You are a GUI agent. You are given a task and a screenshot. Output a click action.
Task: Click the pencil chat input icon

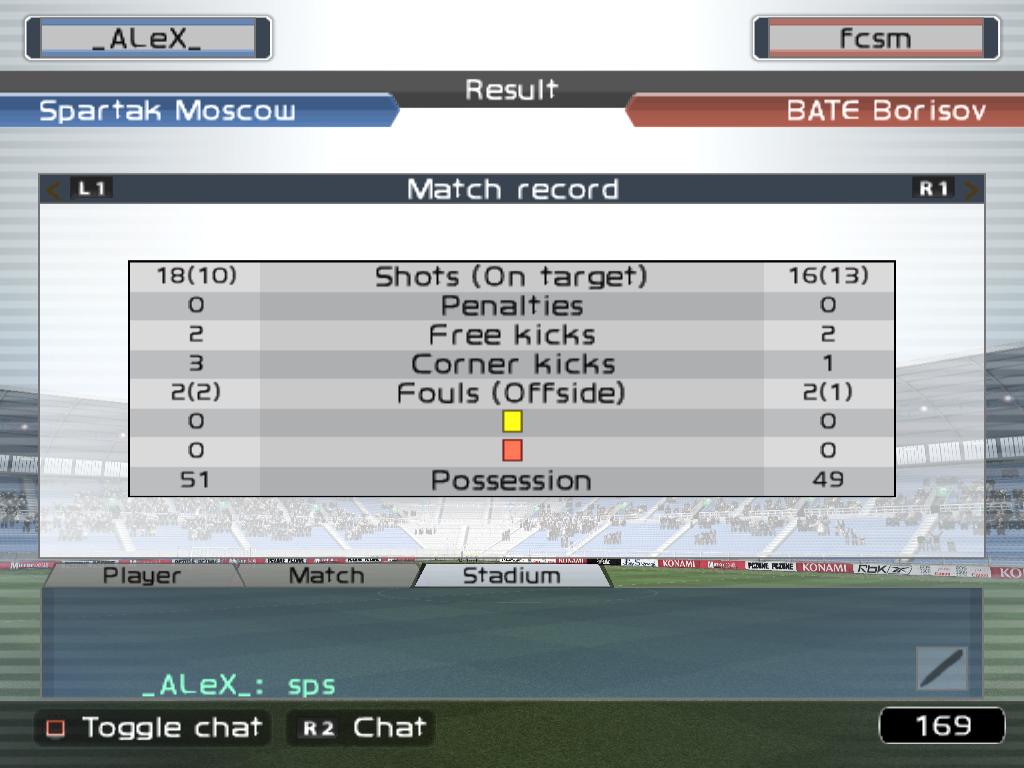[941, 668]
